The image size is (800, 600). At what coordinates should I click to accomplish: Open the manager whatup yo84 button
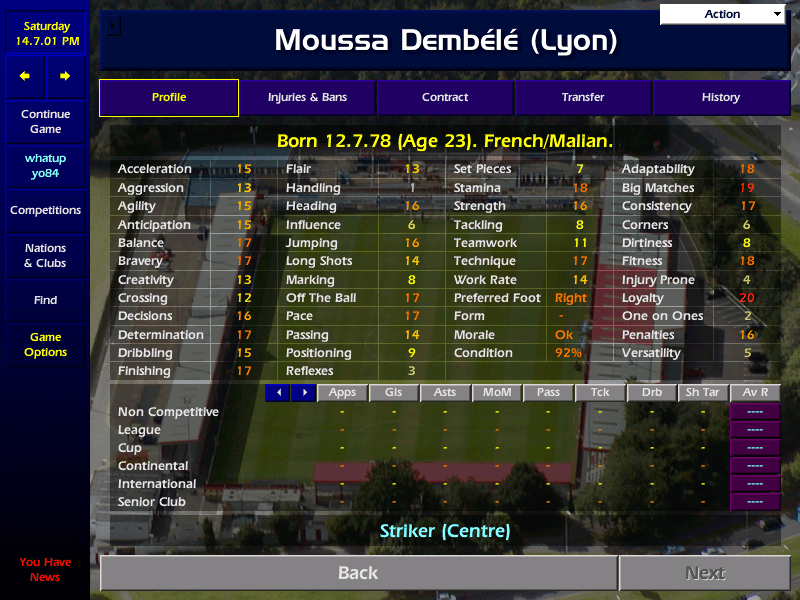45,166
